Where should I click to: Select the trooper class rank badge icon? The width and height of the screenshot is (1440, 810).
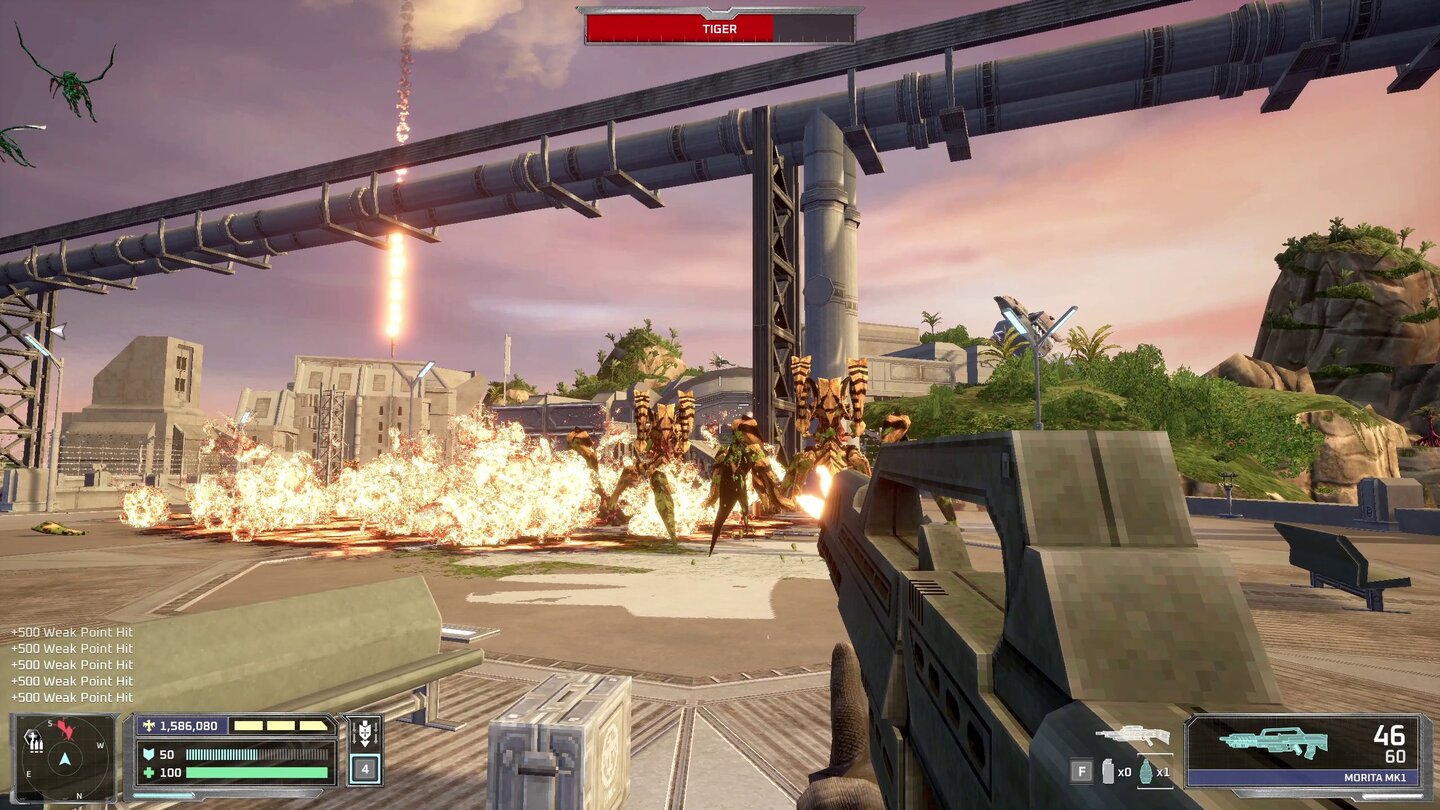click(363, 730)
